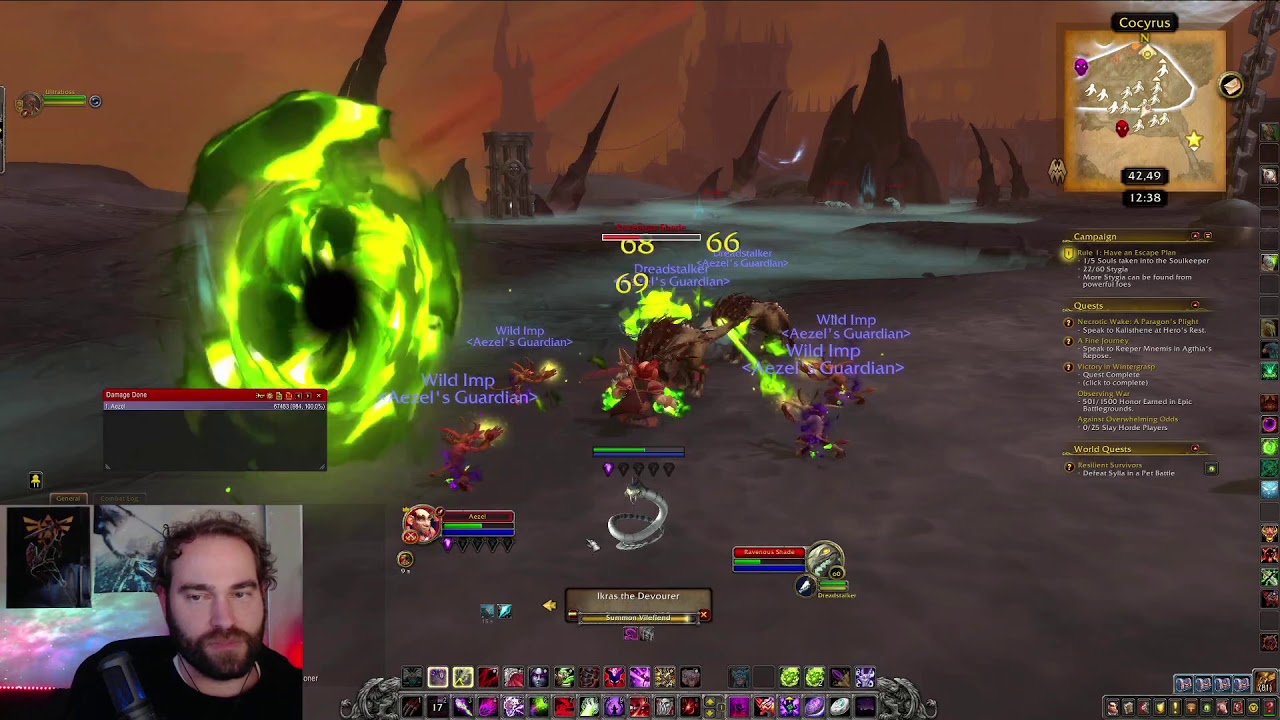Collapse the World Quests section
The height and width of the screenshot is (720, 1280).
(1195, 448)
